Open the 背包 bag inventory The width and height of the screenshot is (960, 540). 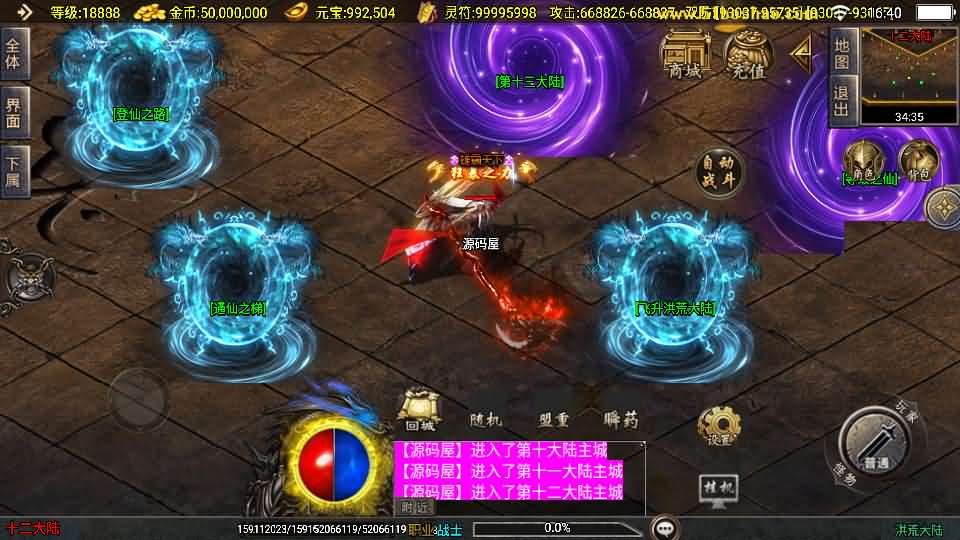916,162
